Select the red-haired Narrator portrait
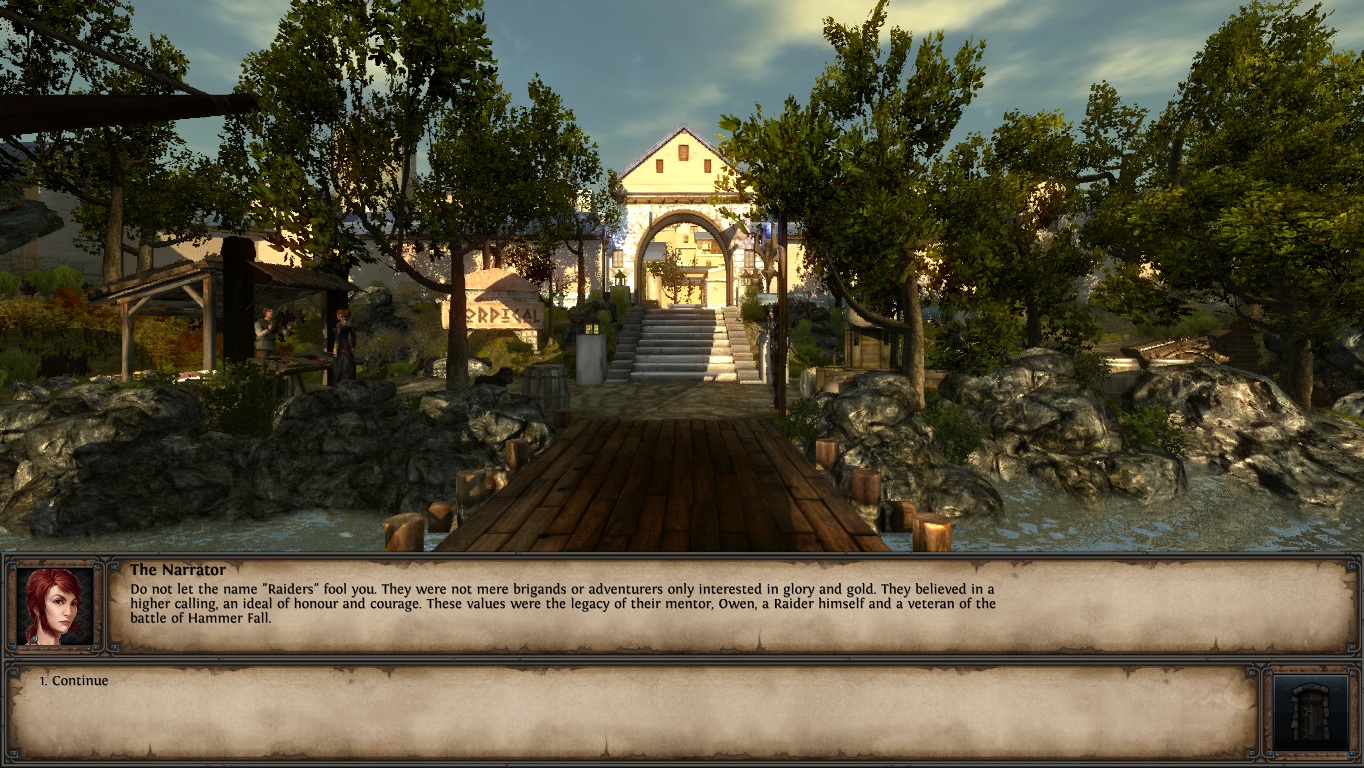This screenshot has height=768, width=1364. tap(55, 606)
